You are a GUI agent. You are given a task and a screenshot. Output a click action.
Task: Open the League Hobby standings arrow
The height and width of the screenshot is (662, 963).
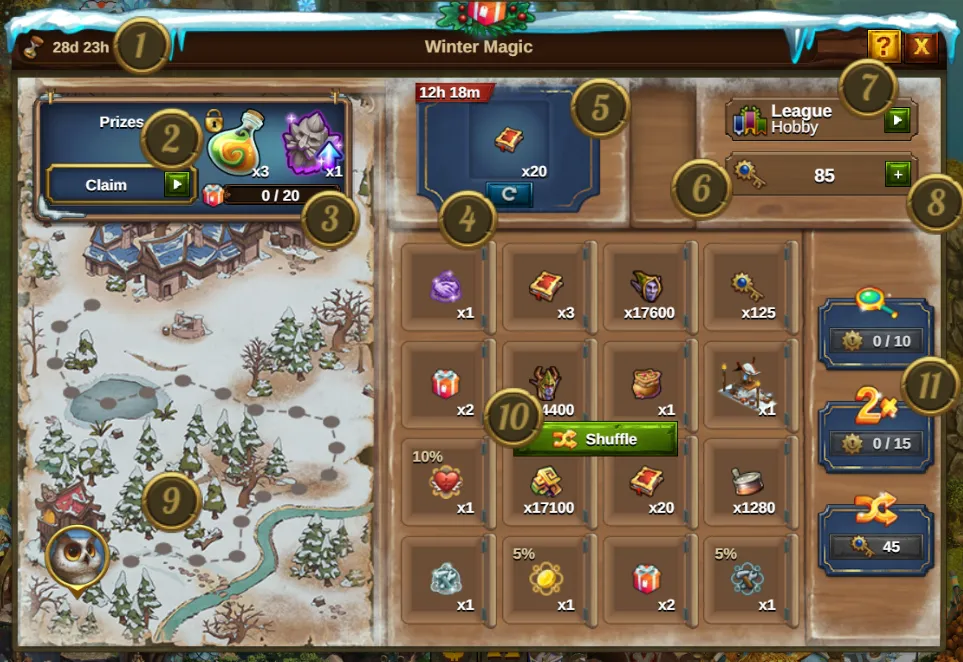(x=897, y=120)
